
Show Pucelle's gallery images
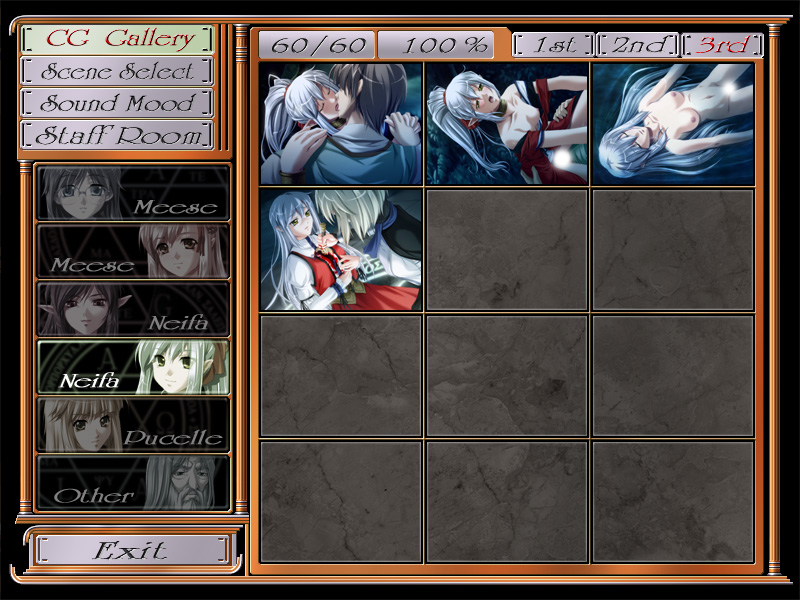click(133, 425)
